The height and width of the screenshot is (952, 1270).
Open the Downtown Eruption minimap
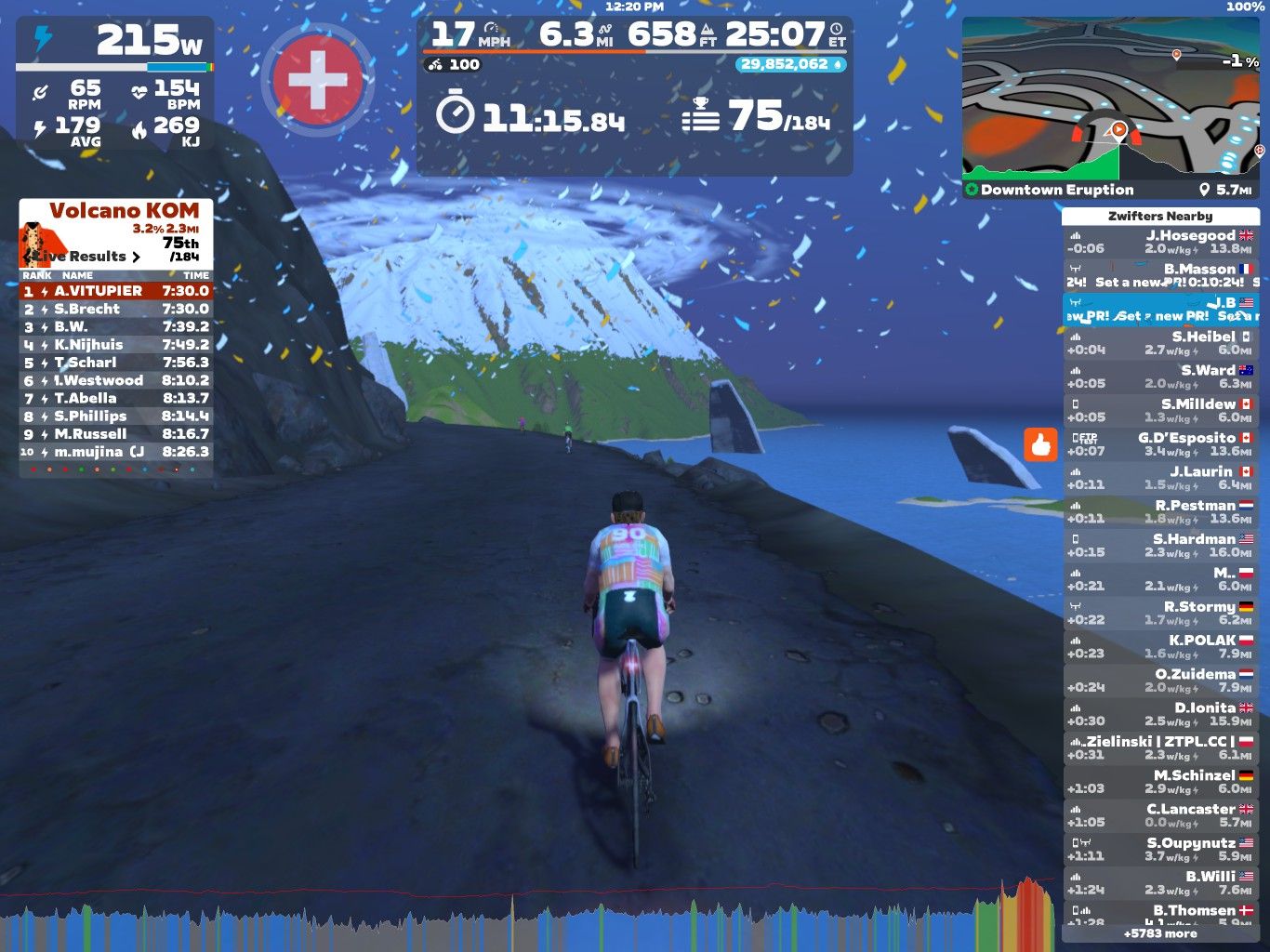(1111, 107)
